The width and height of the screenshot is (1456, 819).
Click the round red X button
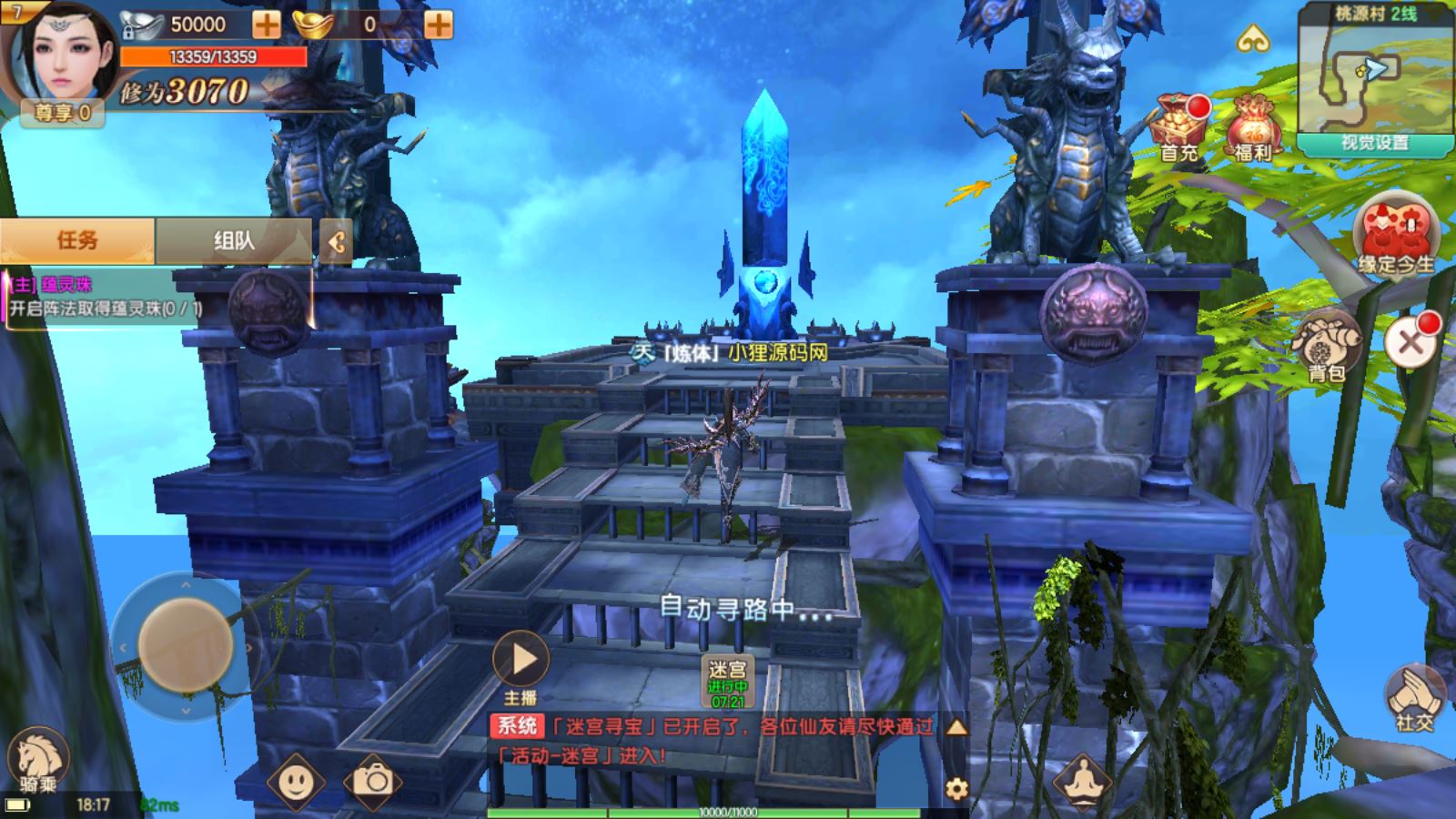click(1410, 343)
